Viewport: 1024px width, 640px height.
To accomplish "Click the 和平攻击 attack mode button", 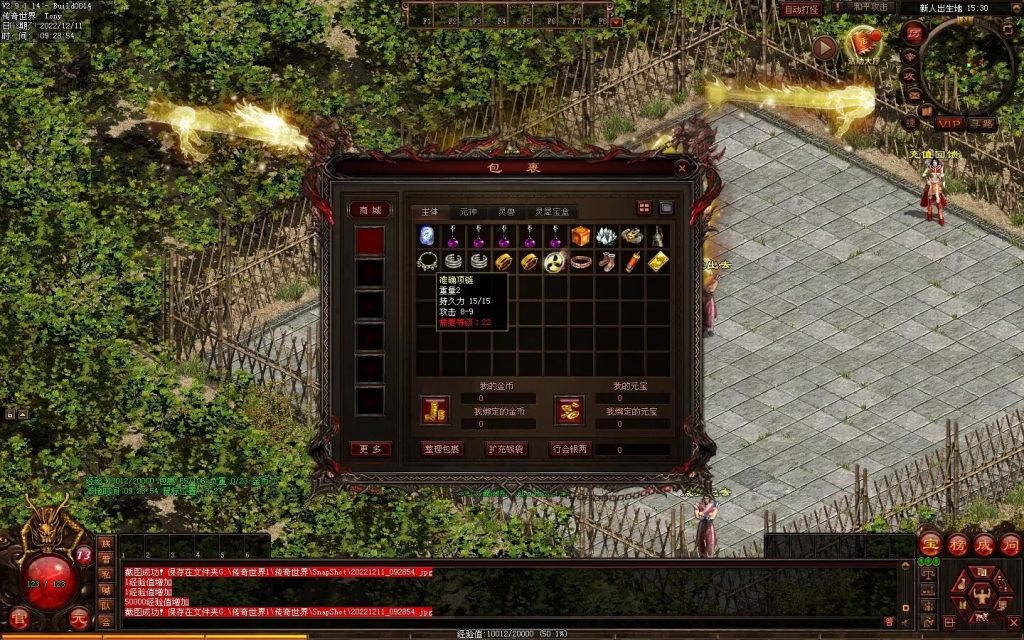I will click(870, 8).
